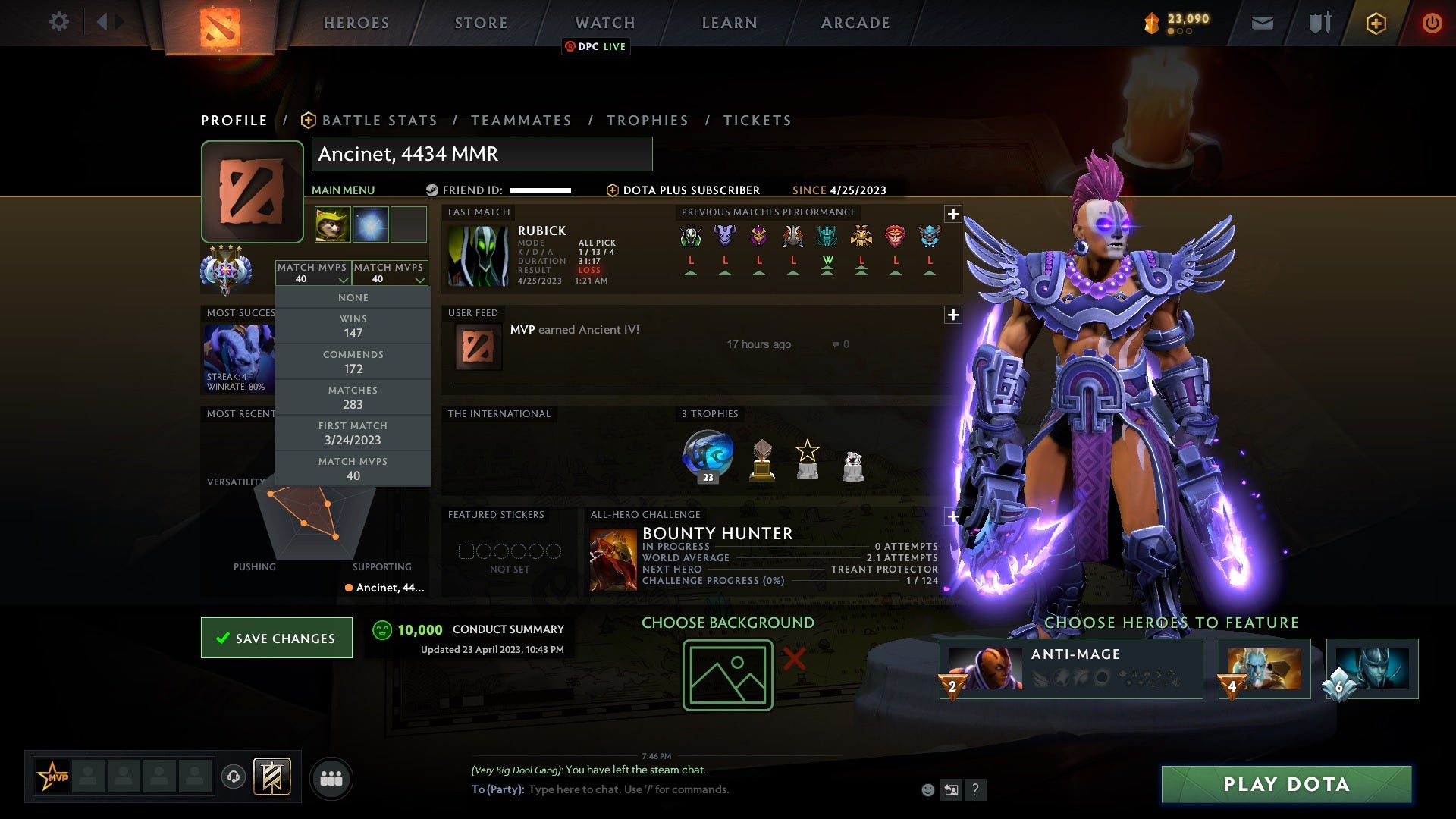
Task: Select WINS 147 in the stat list
Action: pos(353,325)
